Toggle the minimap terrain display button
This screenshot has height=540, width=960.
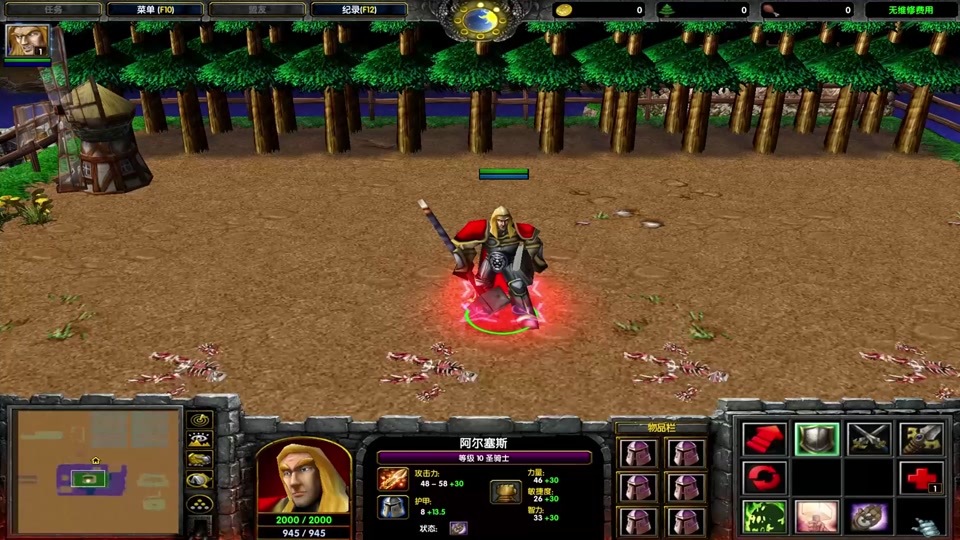tap(200, 439)
